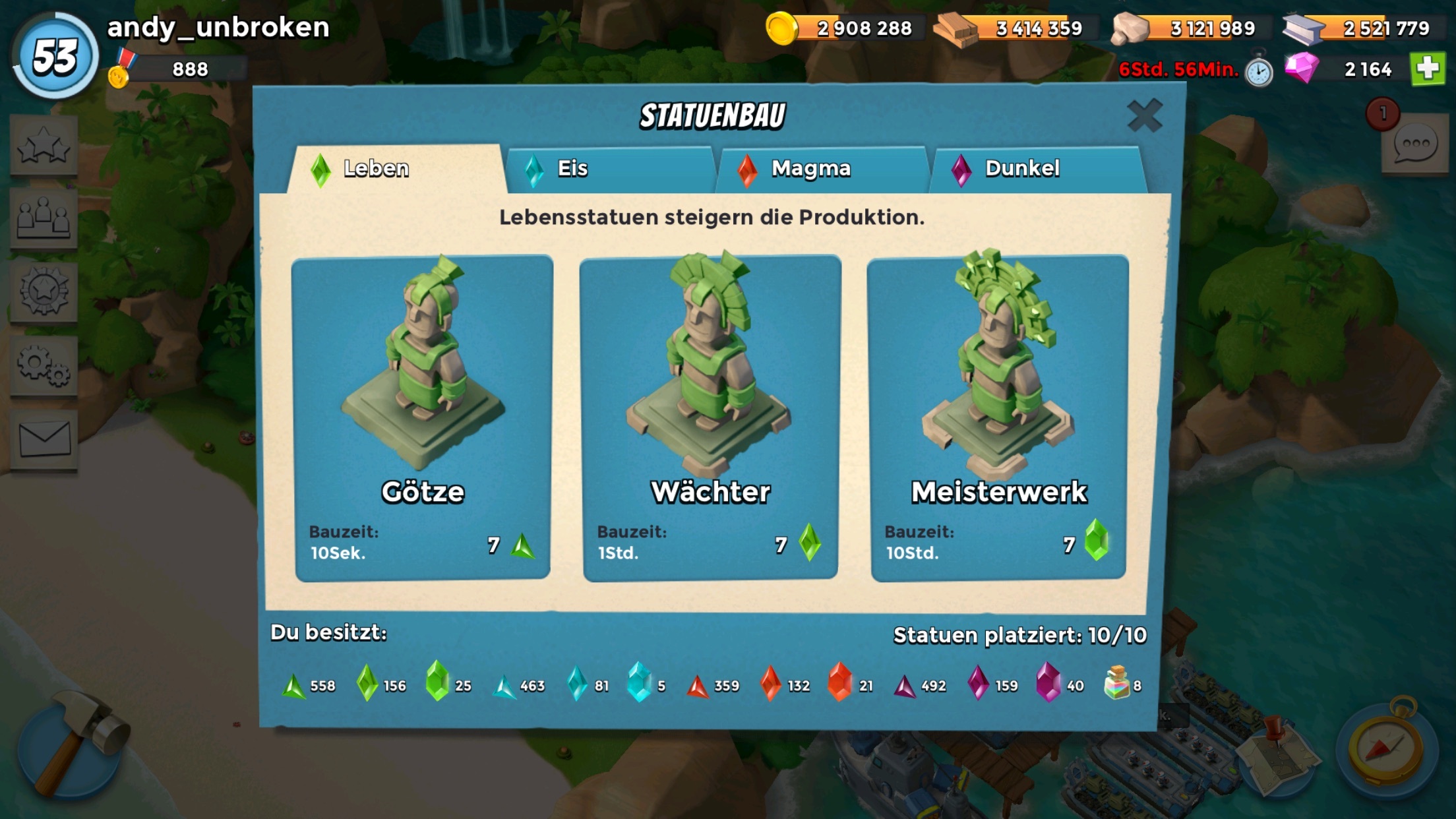Choose the Götze statue card
The image size is (1456, 819).
tap(422, 418)
